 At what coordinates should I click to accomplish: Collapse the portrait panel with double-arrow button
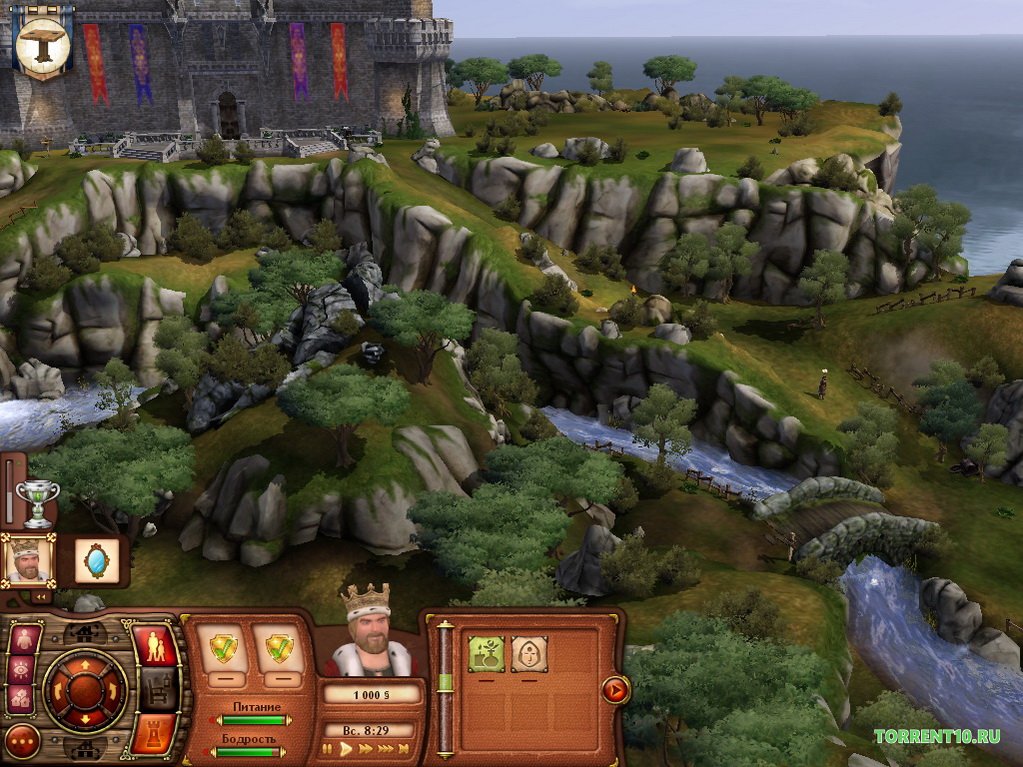point(41,596)
